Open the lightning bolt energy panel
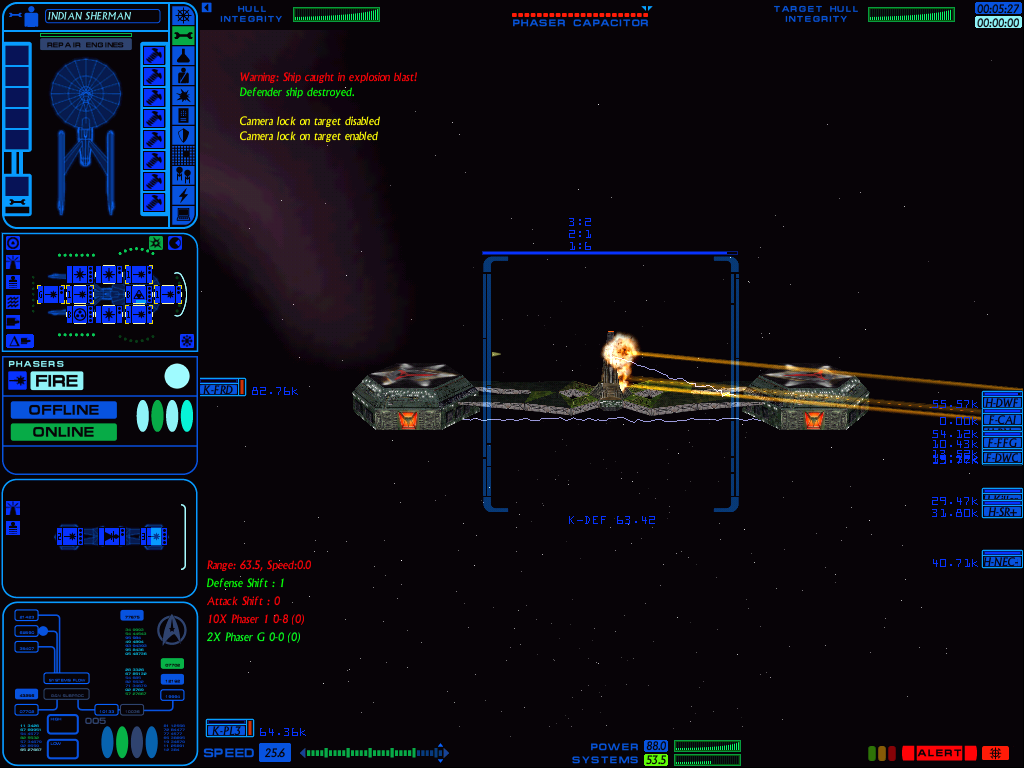 point(183,195)
